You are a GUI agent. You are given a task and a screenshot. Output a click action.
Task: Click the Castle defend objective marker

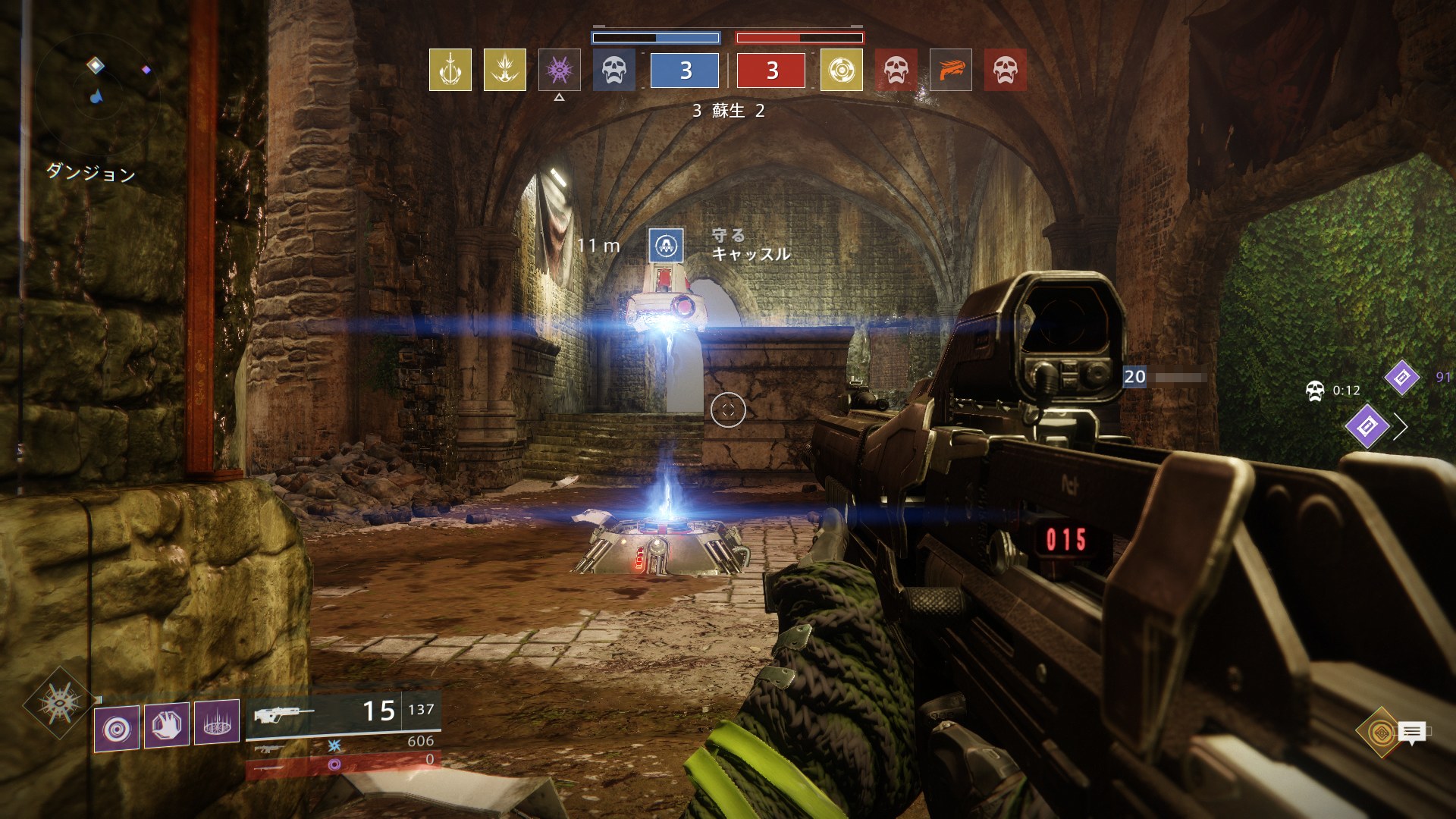[x=667, y=245]
